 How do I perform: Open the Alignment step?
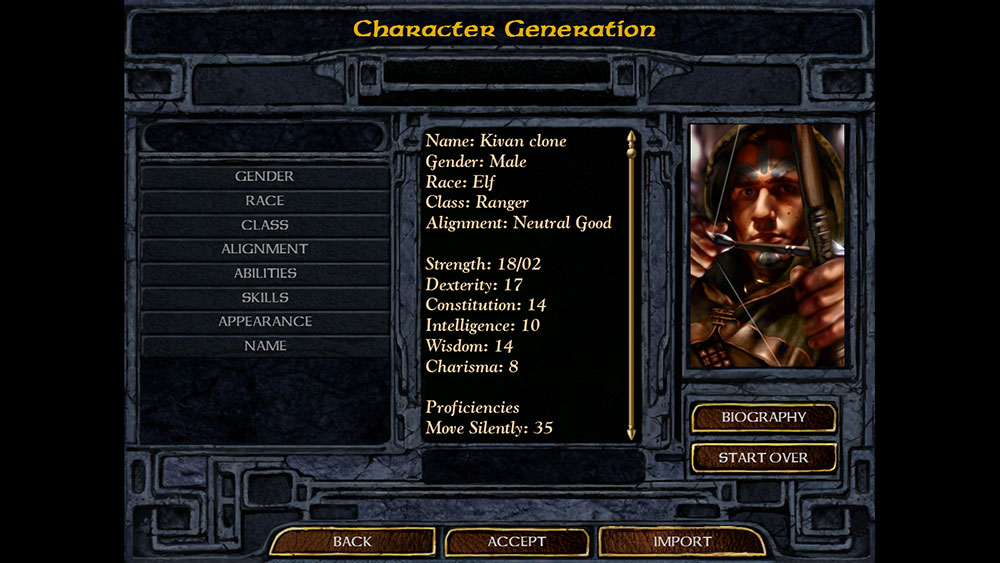pyautogui.click(x=264, y=249)
